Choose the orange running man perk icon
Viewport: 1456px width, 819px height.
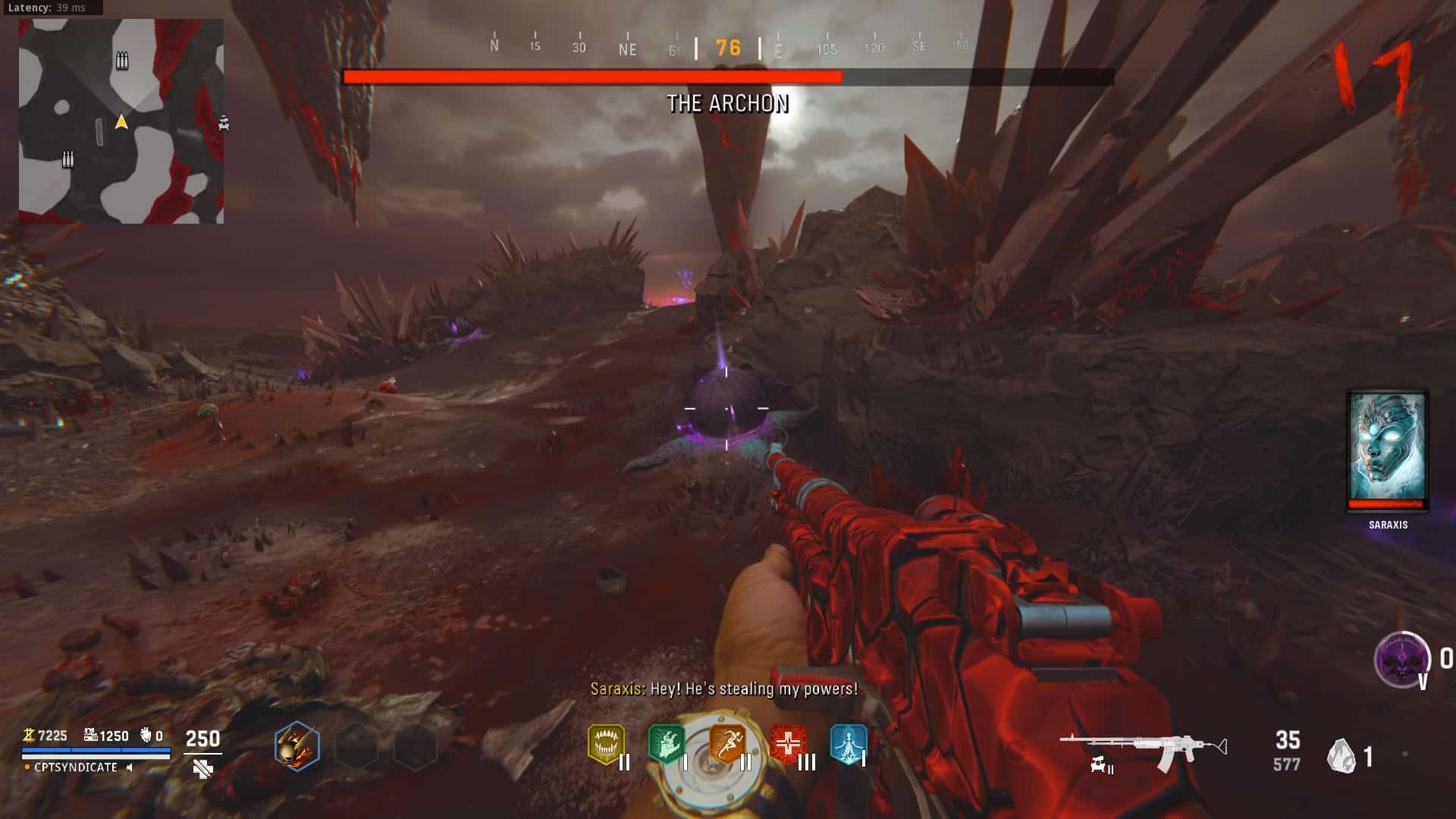tap(726, 744)
